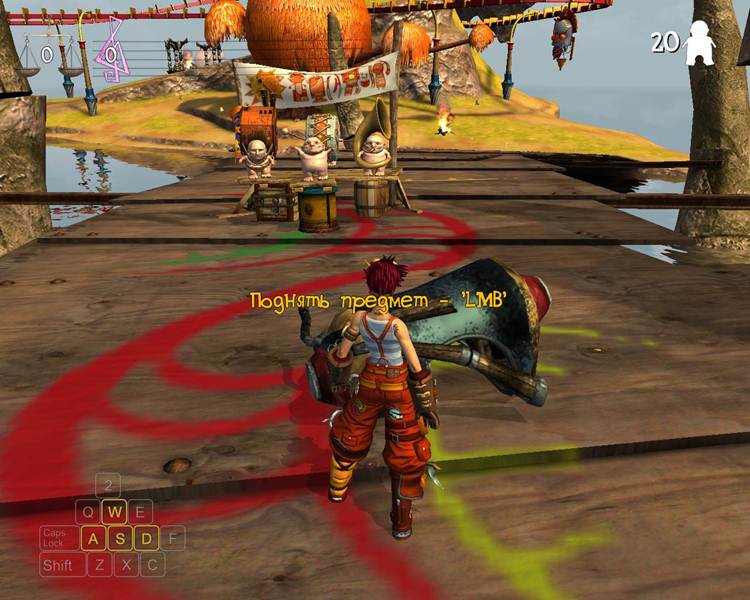Select the pink treble clef icon
Image resolution: width=750 pixels, height=600 pixels.
click(x=112, y=51)
